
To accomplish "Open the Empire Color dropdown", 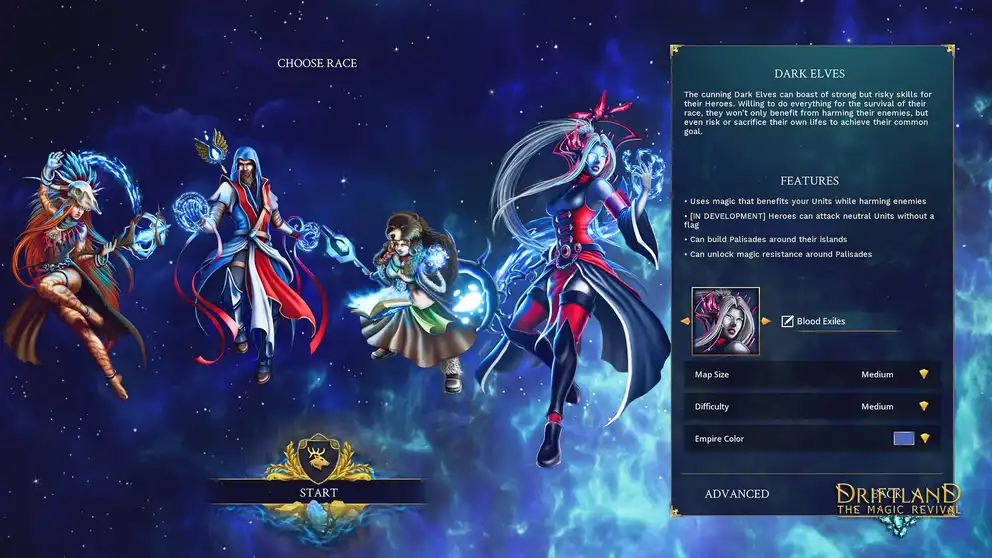I will [x=925, y=439].
